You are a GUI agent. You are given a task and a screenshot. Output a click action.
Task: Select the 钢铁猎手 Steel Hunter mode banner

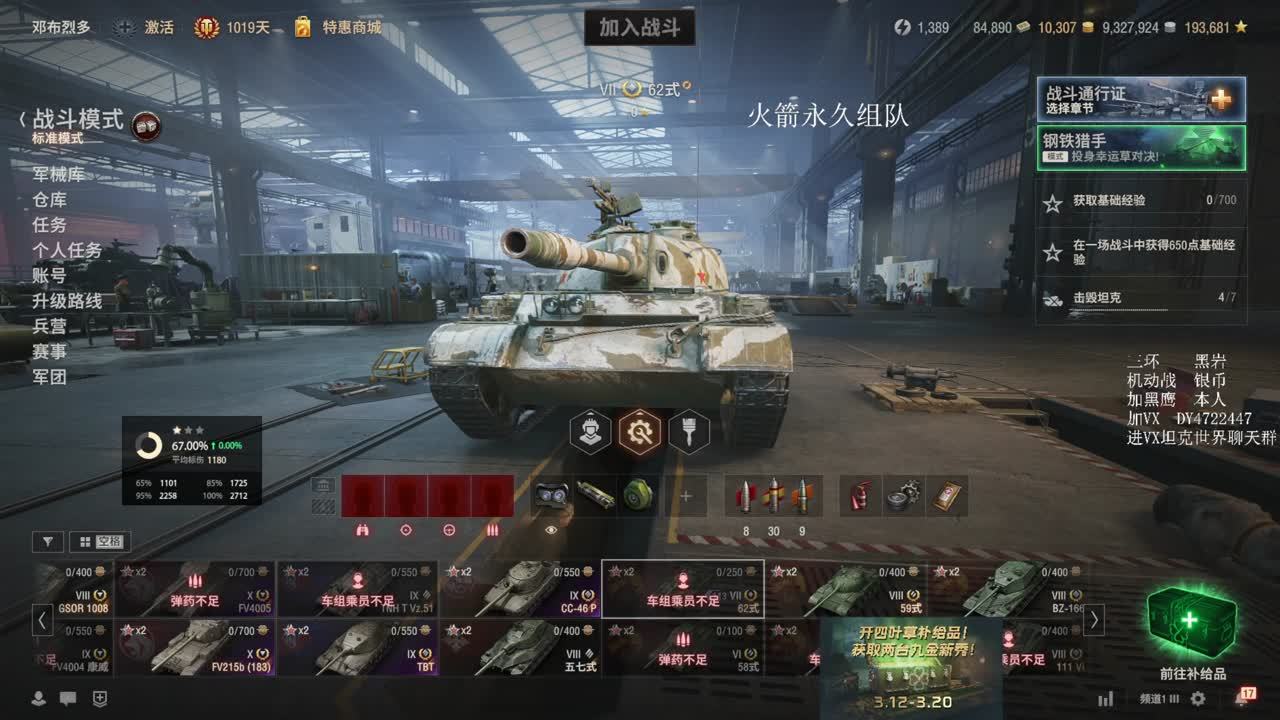(x=1140, y=147)
